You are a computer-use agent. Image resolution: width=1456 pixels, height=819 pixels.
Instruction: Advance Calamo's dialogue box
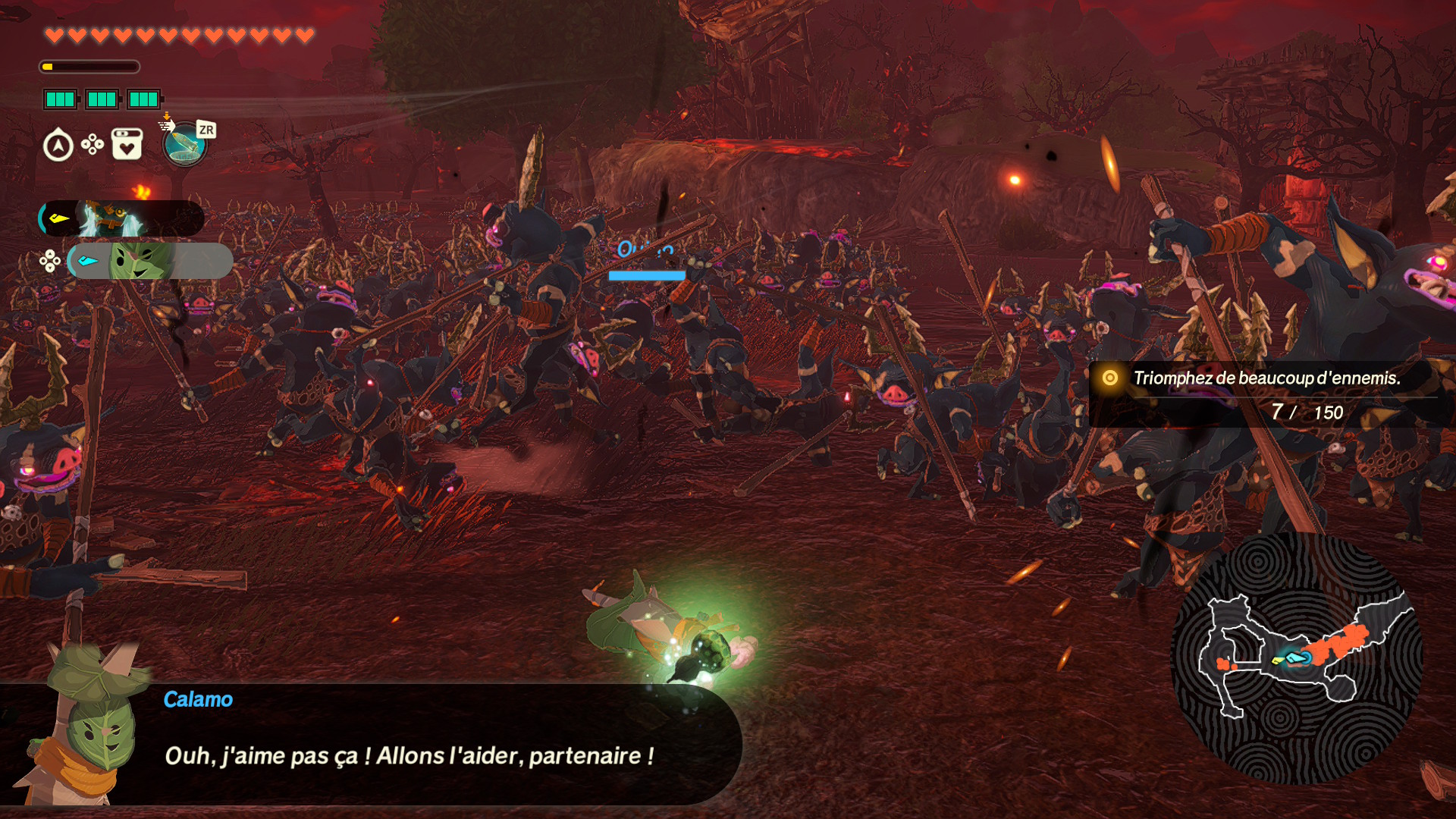(x=409, y=743)
